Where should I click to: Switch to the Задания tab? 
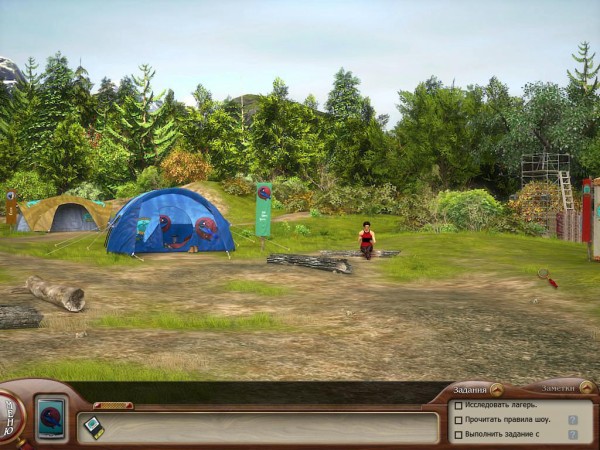(469, 389)
